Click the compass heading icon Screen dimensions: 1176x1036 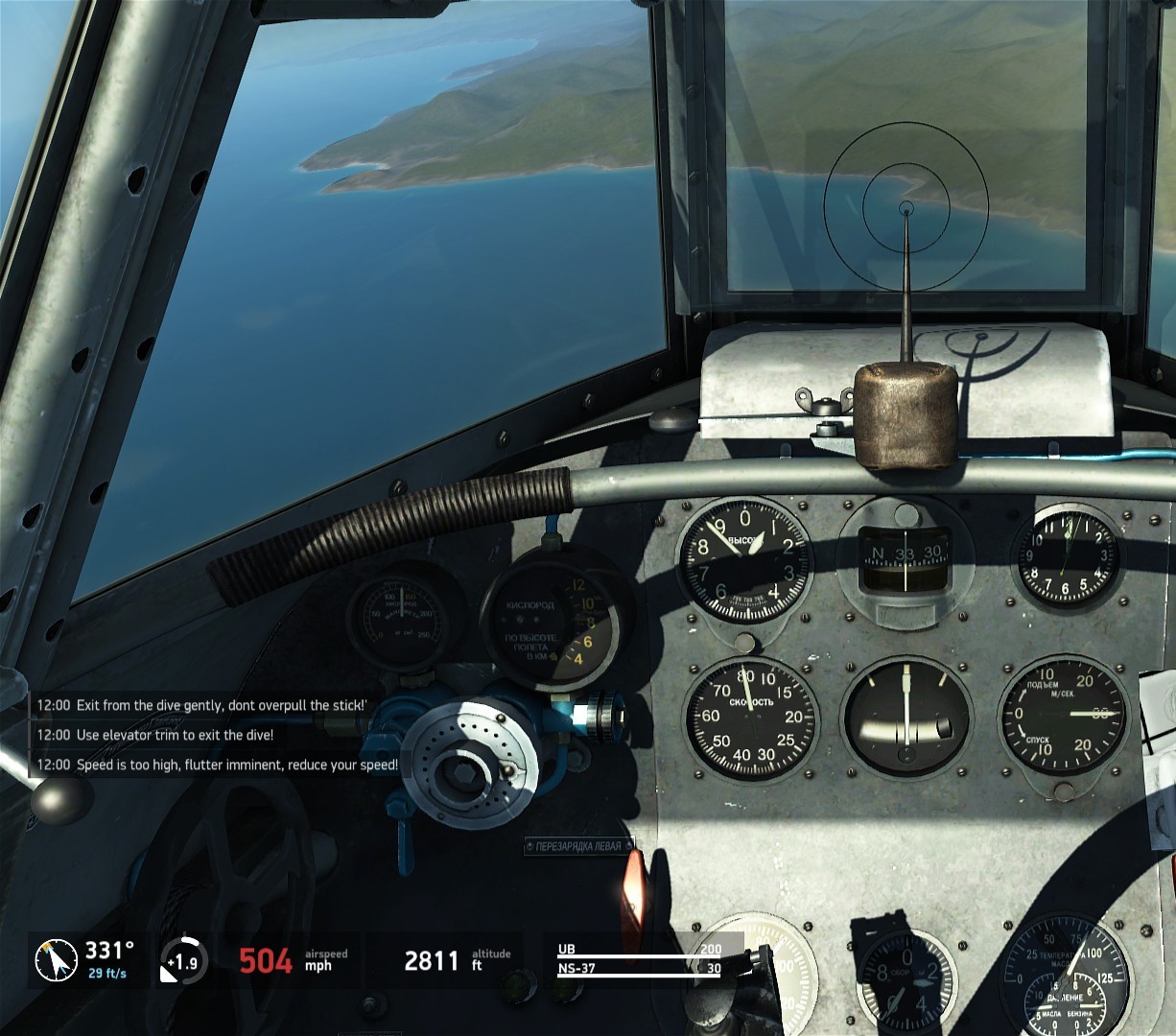[x=56, y=960]
